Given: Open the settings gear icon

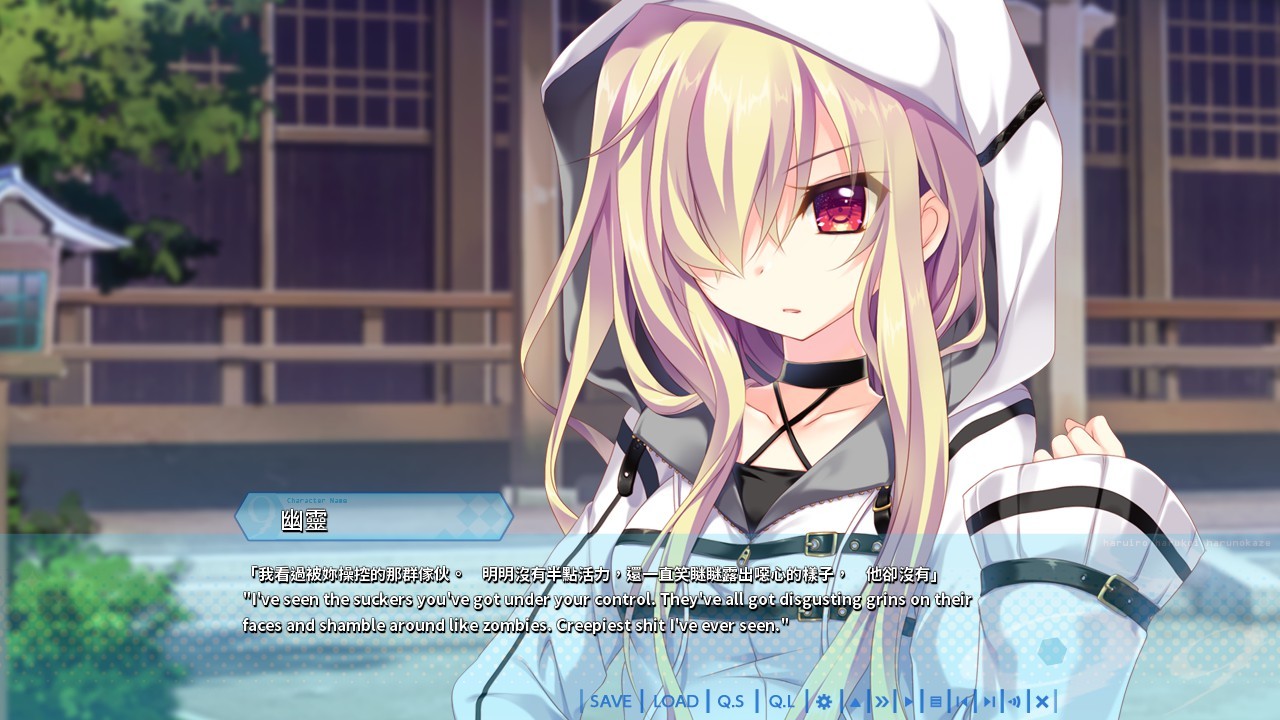Looking at the screenshot, I should 825,701.
